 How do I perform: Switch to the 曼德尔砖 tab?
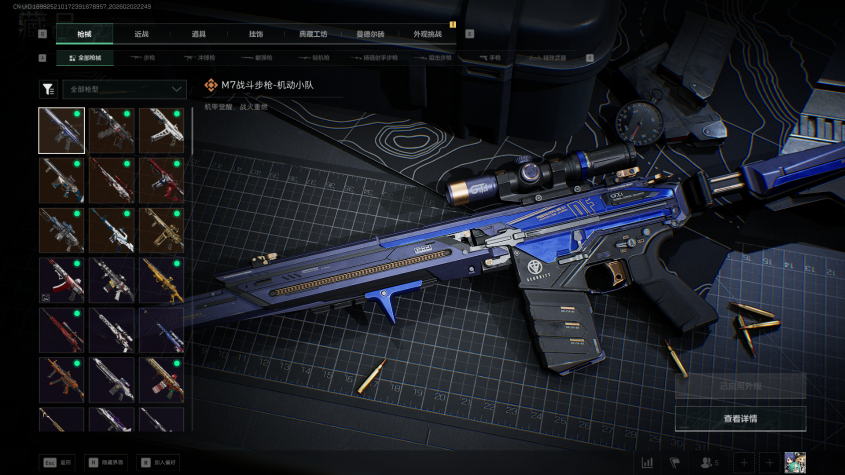(370, 34)
